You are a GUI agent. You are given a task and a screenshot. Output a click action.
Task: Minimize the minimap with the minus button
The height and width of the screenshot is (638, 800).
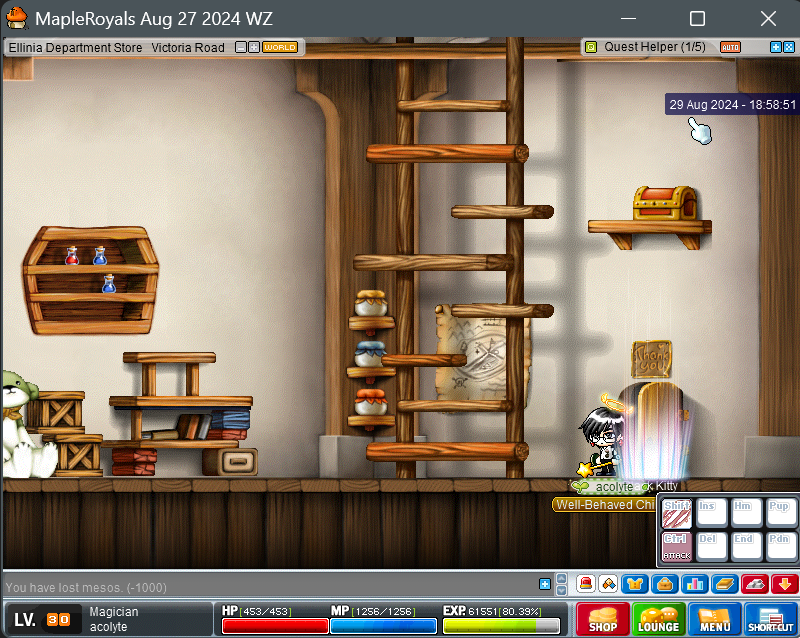[241, 47]
